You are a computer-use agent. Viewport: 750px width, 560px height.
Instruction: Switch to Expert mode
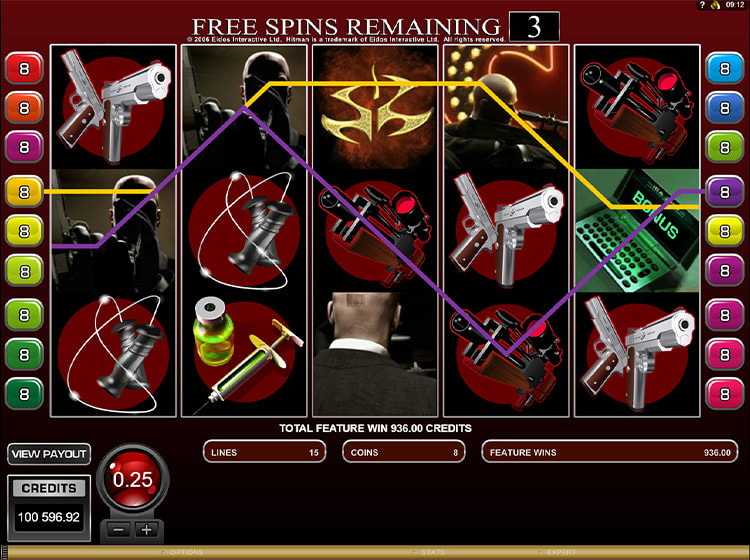point(560,552)
